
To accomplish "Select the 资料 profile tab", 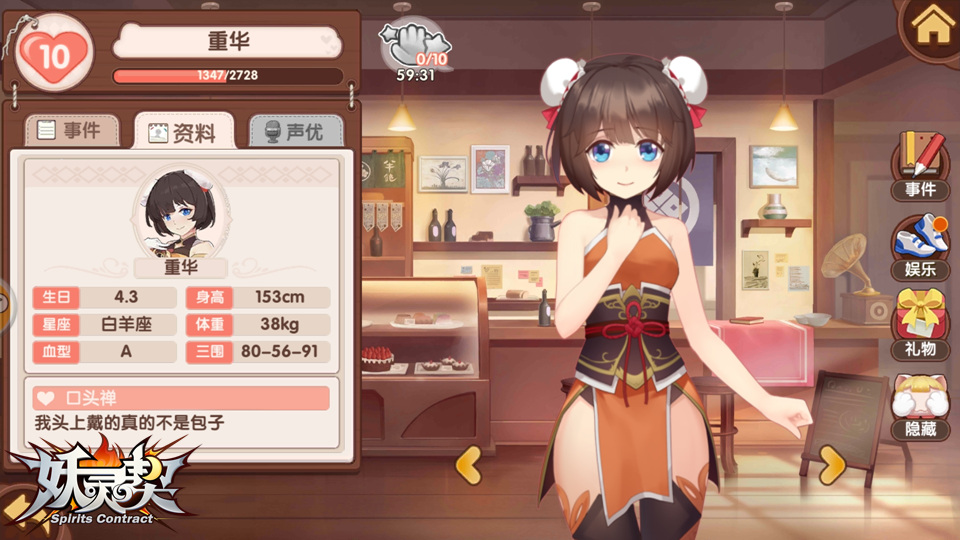I will click(x=183, y=132).
